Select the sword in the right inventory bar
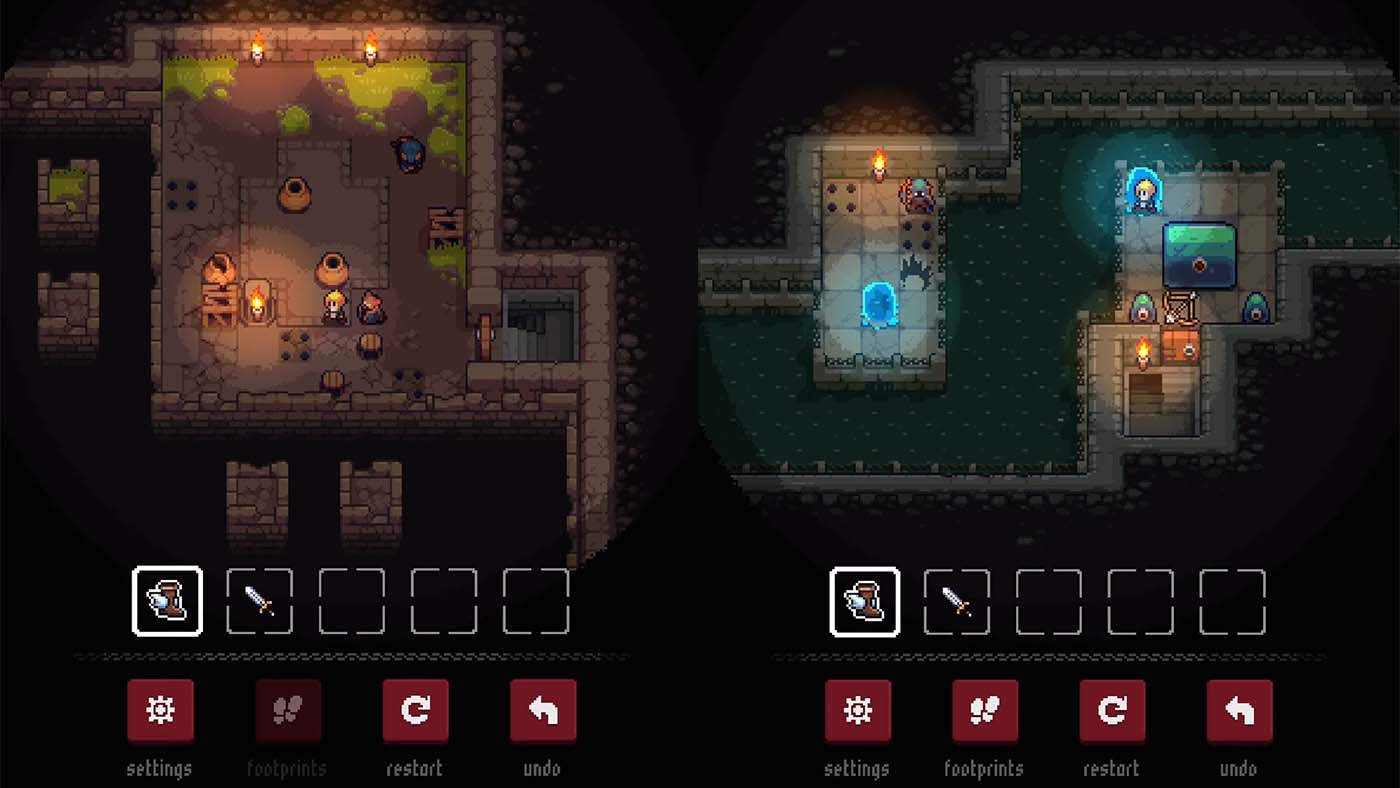This screenshot has width=1400, height=788. [x=956, y=600]
